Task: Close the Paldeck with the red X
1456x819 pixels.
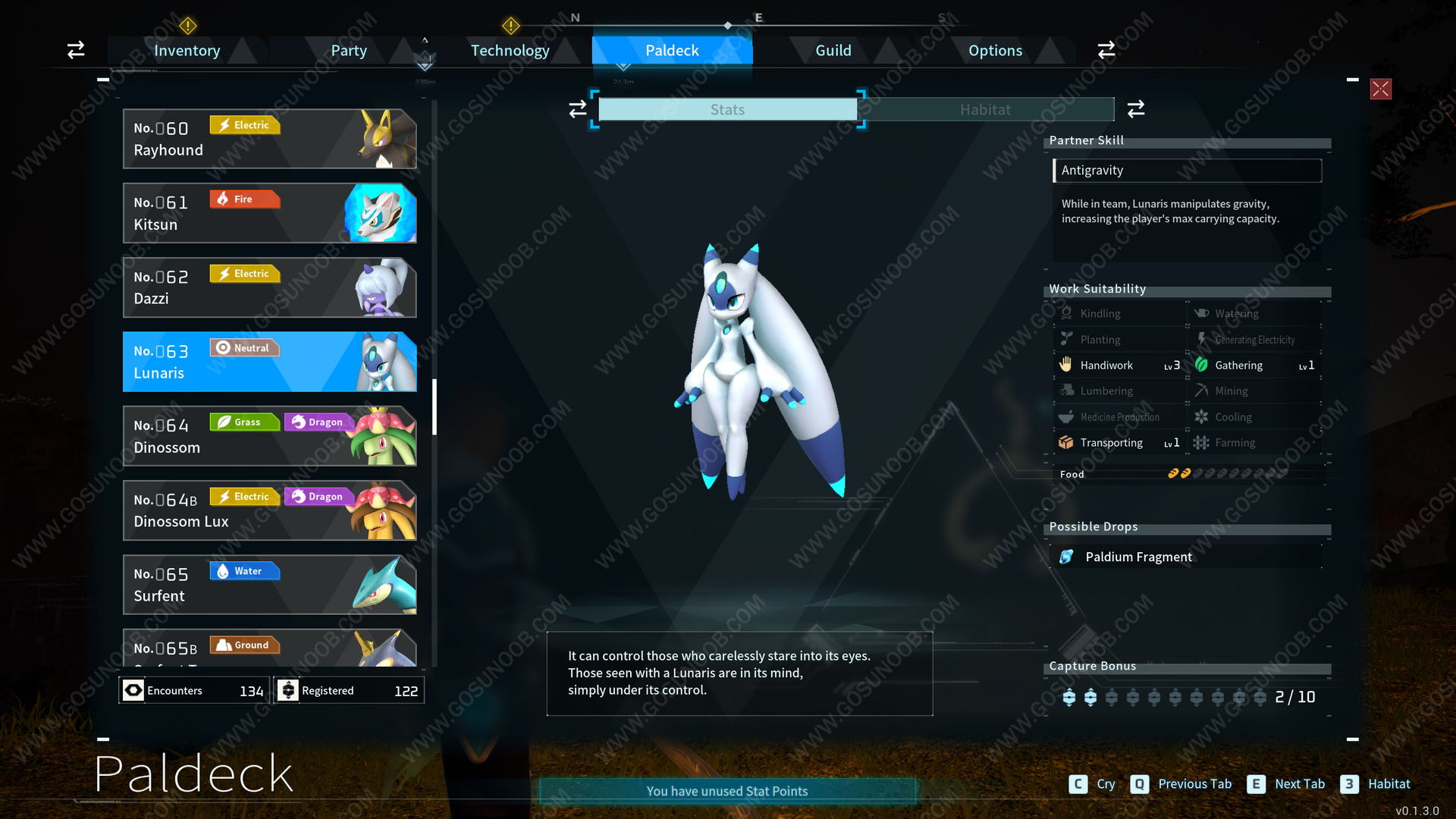Action: pyautogui.click(x=1380, y=89)
